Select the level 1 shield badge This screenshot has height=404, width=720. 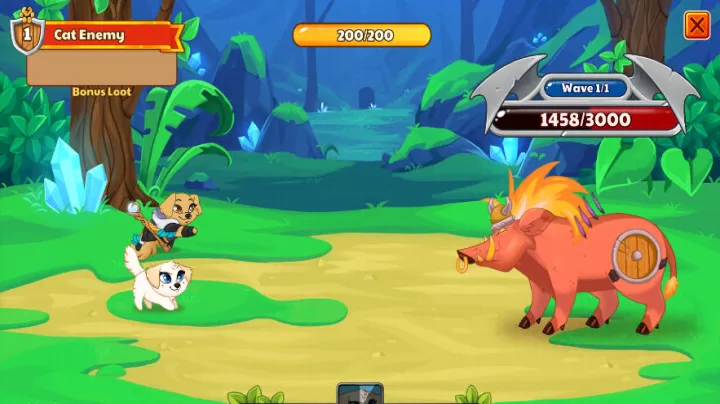pos(25,32)
